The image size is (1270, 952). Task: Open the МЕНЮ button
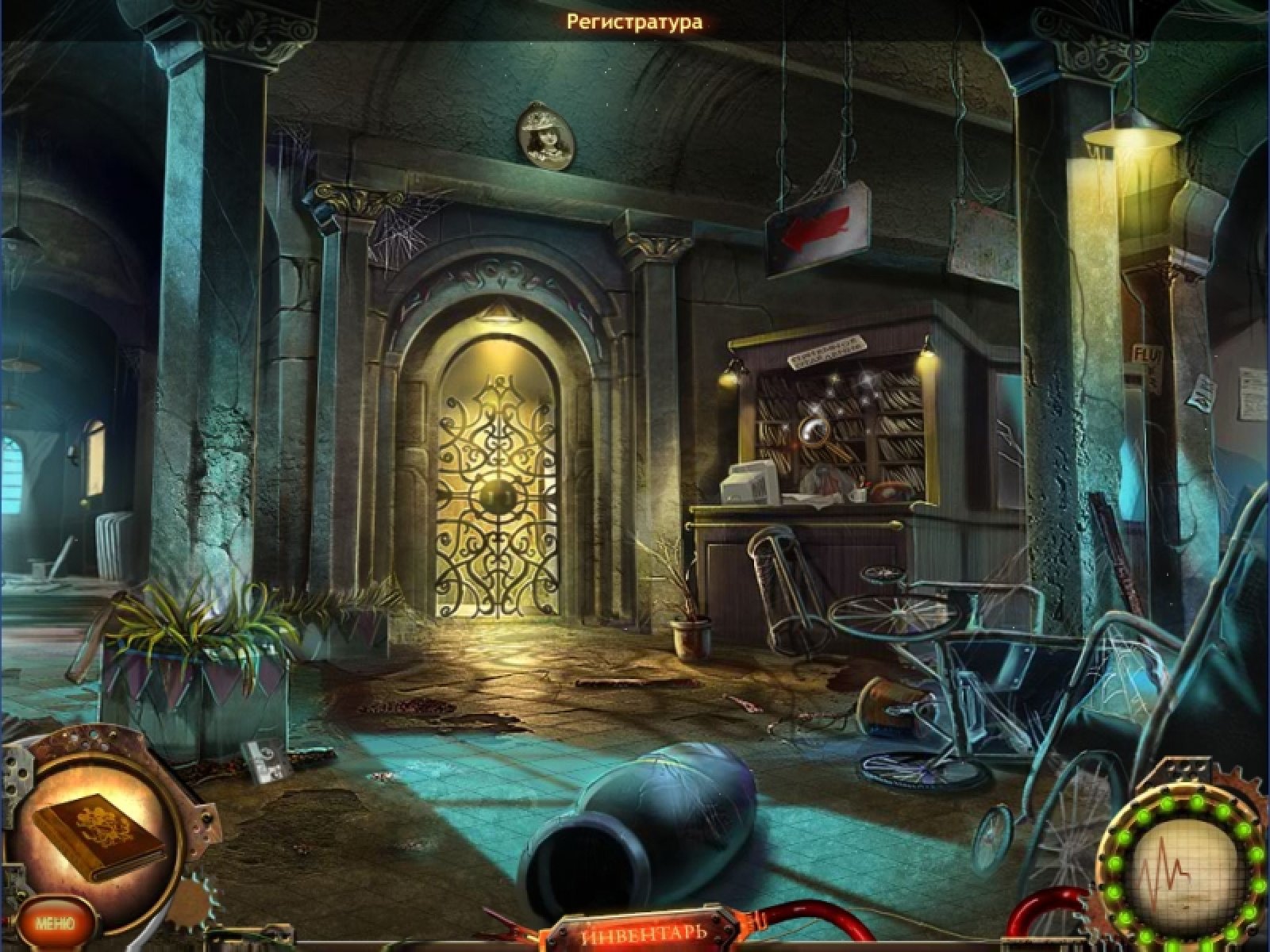coord(54,923)
